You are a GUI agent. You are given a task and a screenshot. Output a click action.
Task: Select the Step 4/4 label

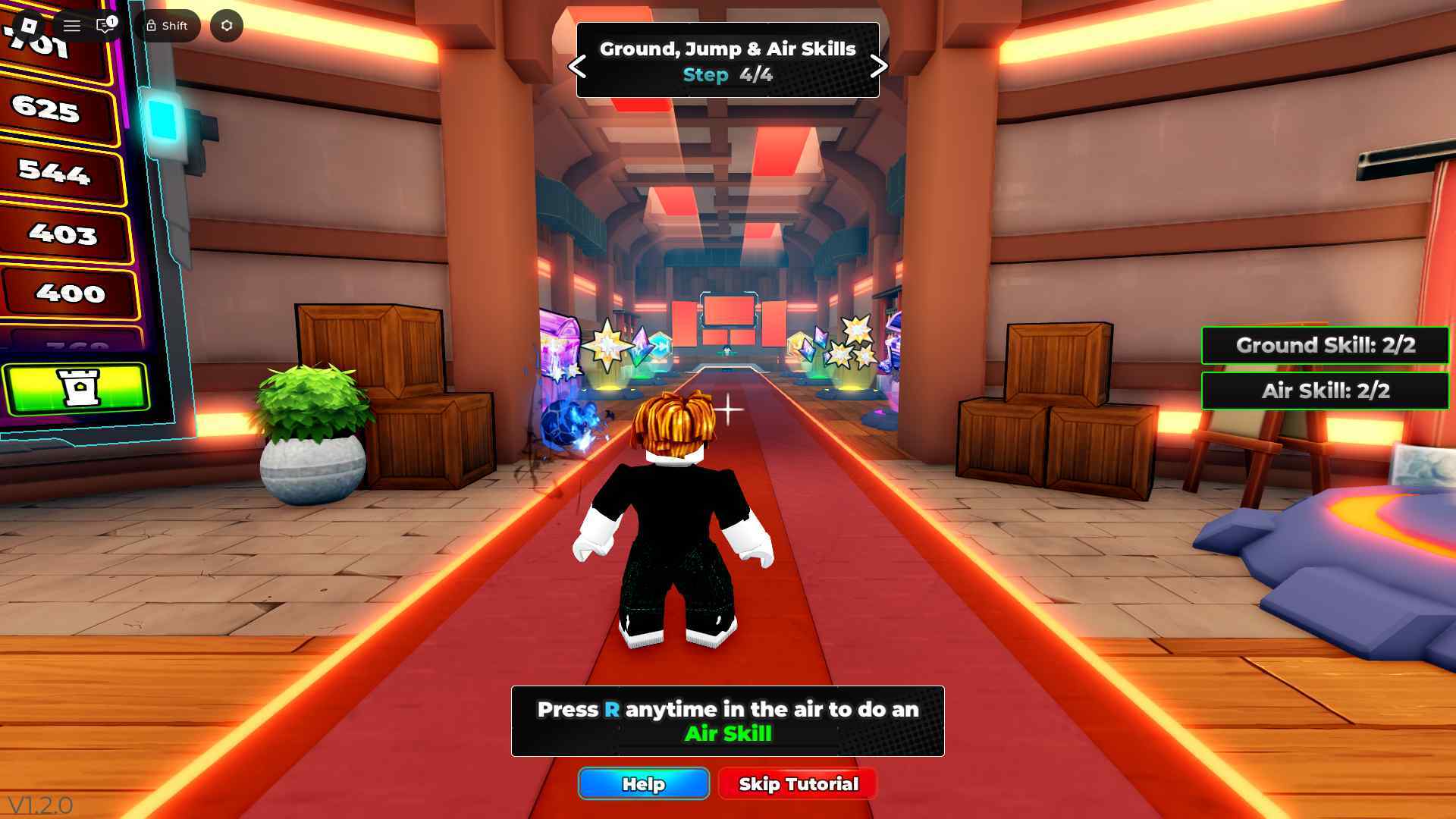click(x=727, y=75)
